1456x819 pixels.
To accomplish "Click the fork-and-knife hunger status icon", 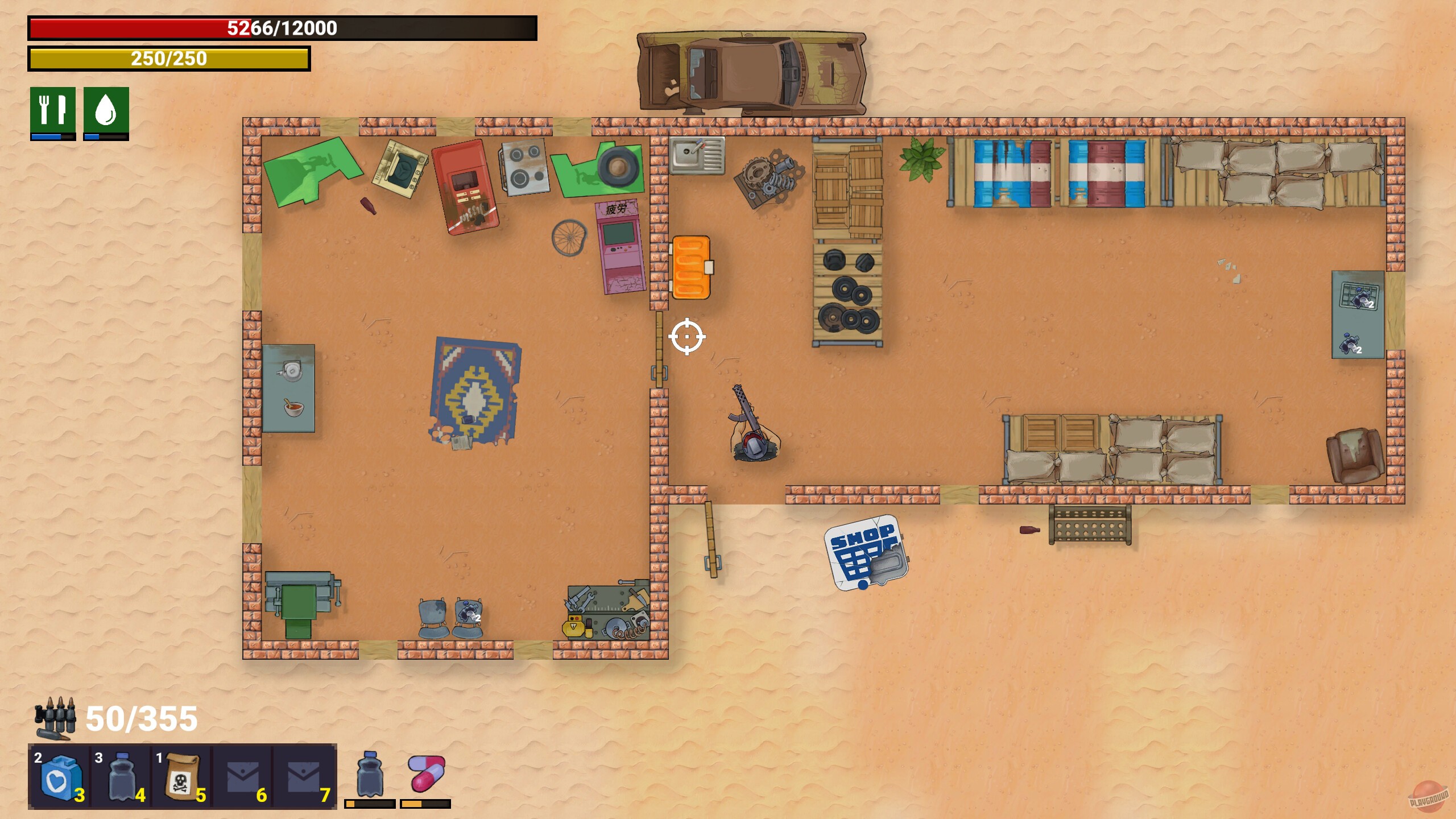I will click(x=53, y=110).
